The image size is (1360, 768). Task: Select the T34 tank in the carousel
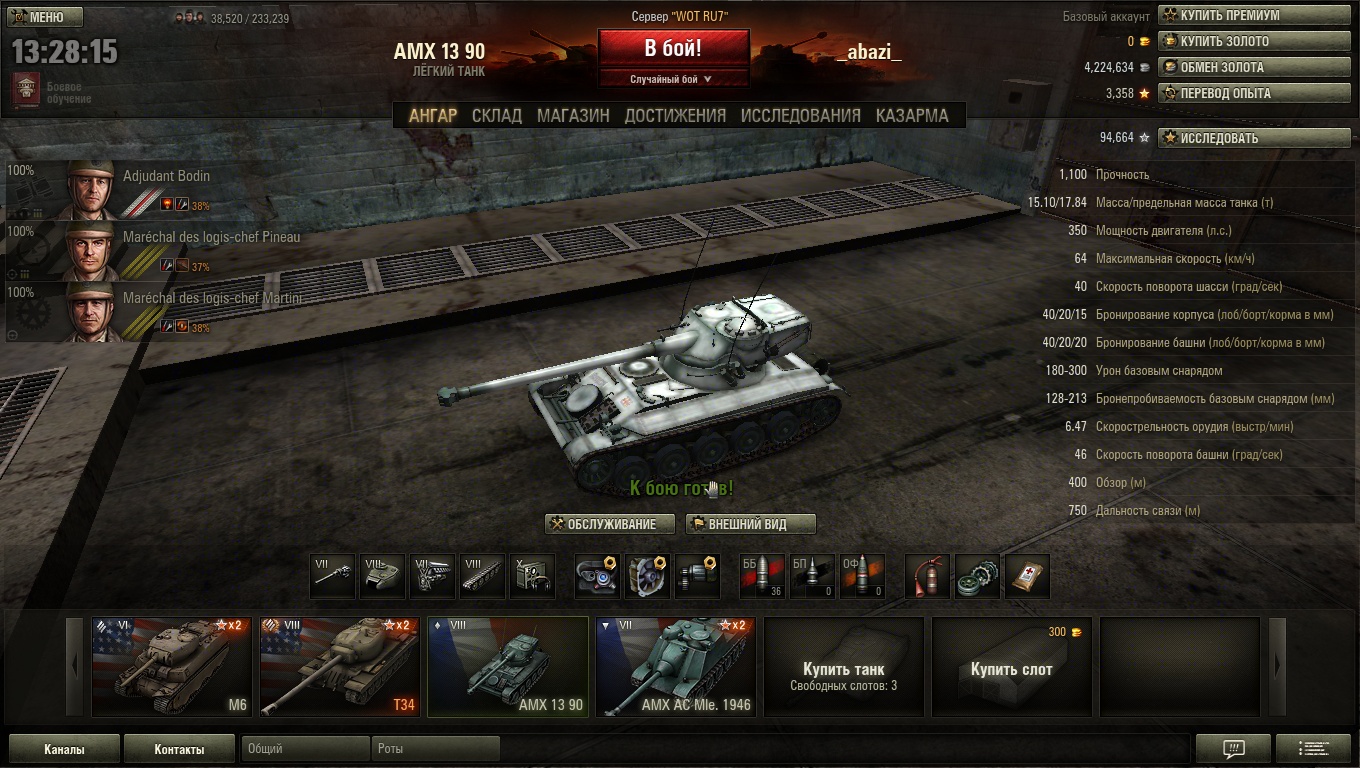click(x=339, y=666)
